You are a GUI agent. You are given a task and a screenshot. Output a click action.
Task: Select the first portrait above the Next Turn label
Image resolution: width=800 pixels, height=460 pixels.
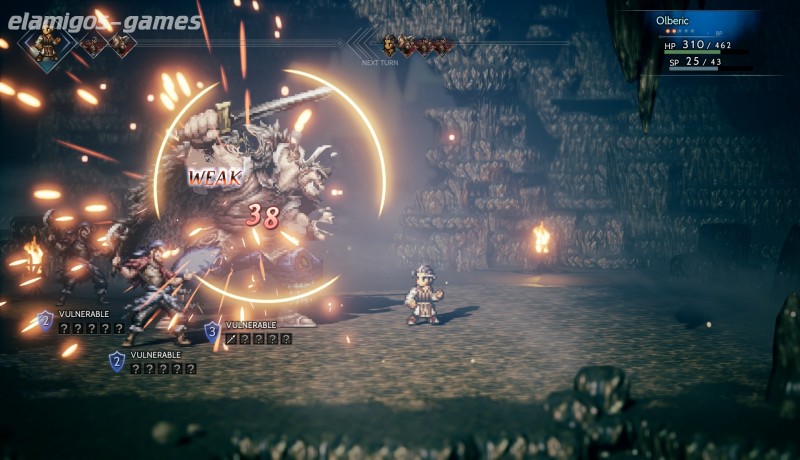tap(390, 44)
